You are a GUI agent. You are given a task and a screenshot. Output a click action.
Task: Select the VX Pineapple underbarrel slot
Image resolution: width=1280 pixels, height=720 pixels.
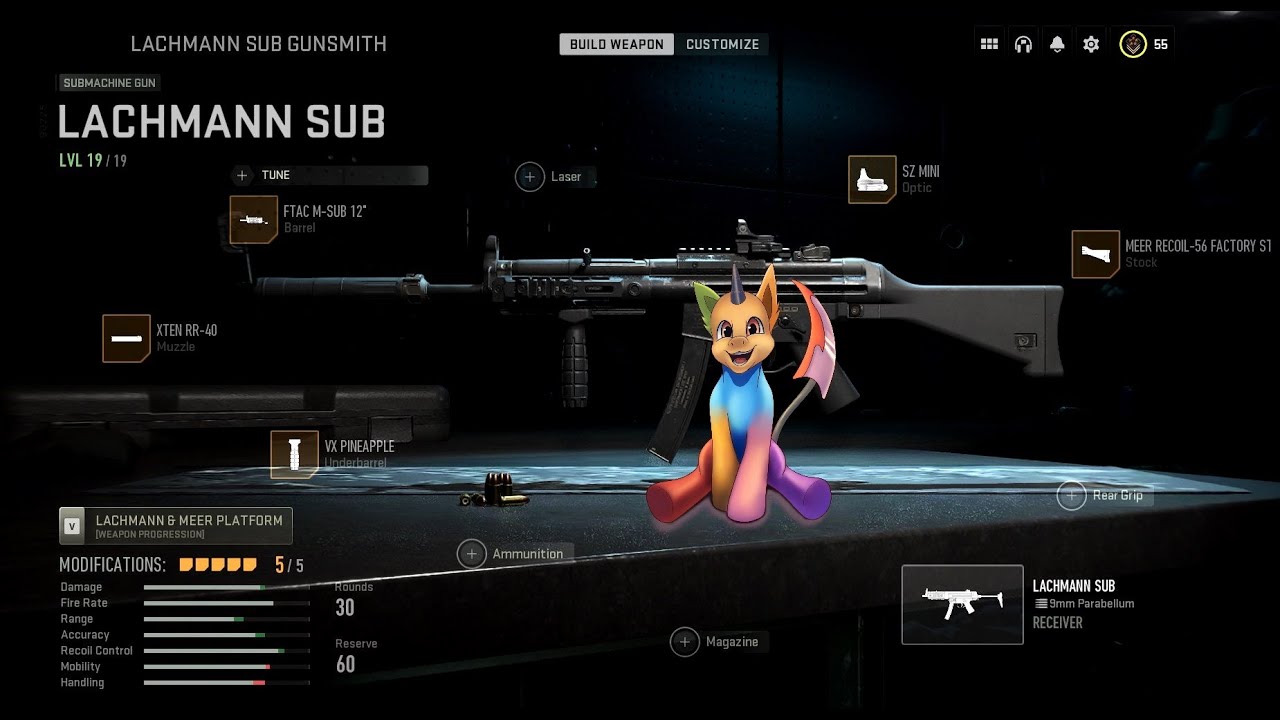coord(294,454)
